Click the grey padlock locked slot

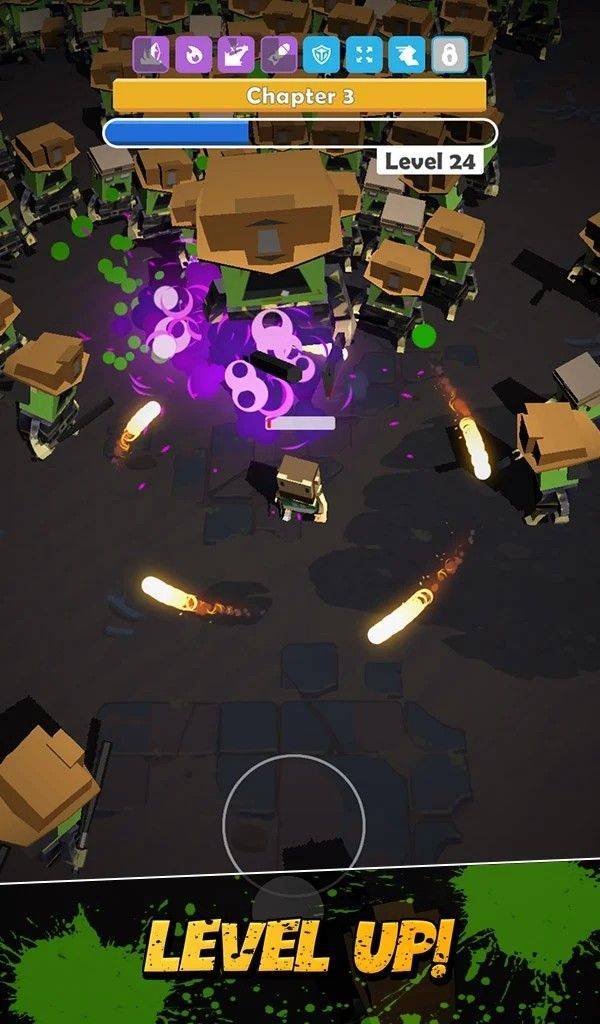click(x=449, y=55)
